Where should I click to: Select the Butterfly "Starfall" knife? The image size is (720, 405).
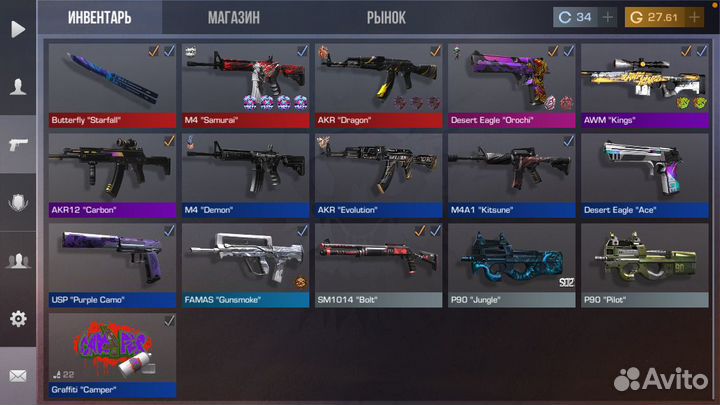tap(112, 84)
